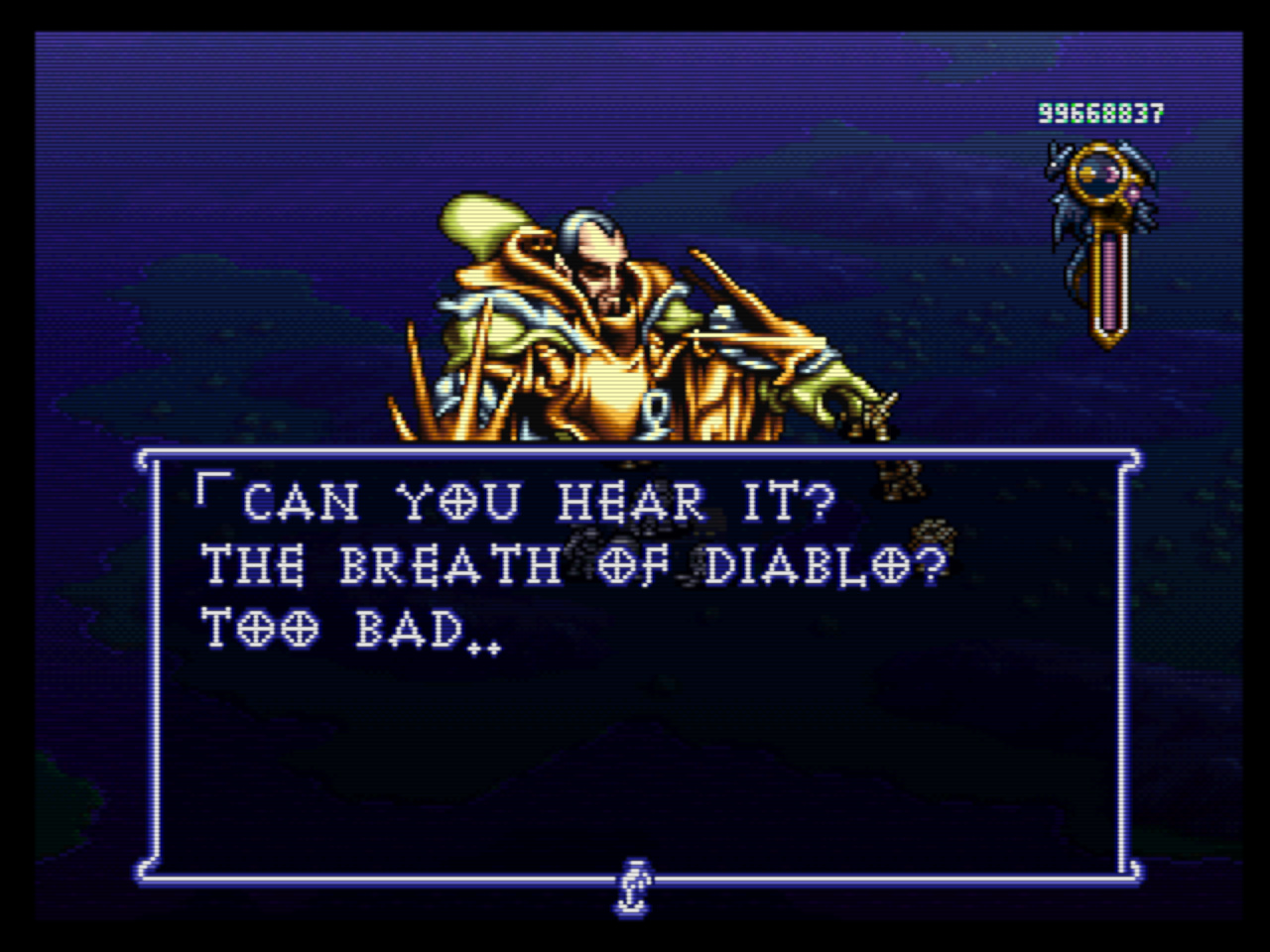Select the sword-shaped day/night clock icon
Viewport: 1270px width, 952px height.
1103,238
